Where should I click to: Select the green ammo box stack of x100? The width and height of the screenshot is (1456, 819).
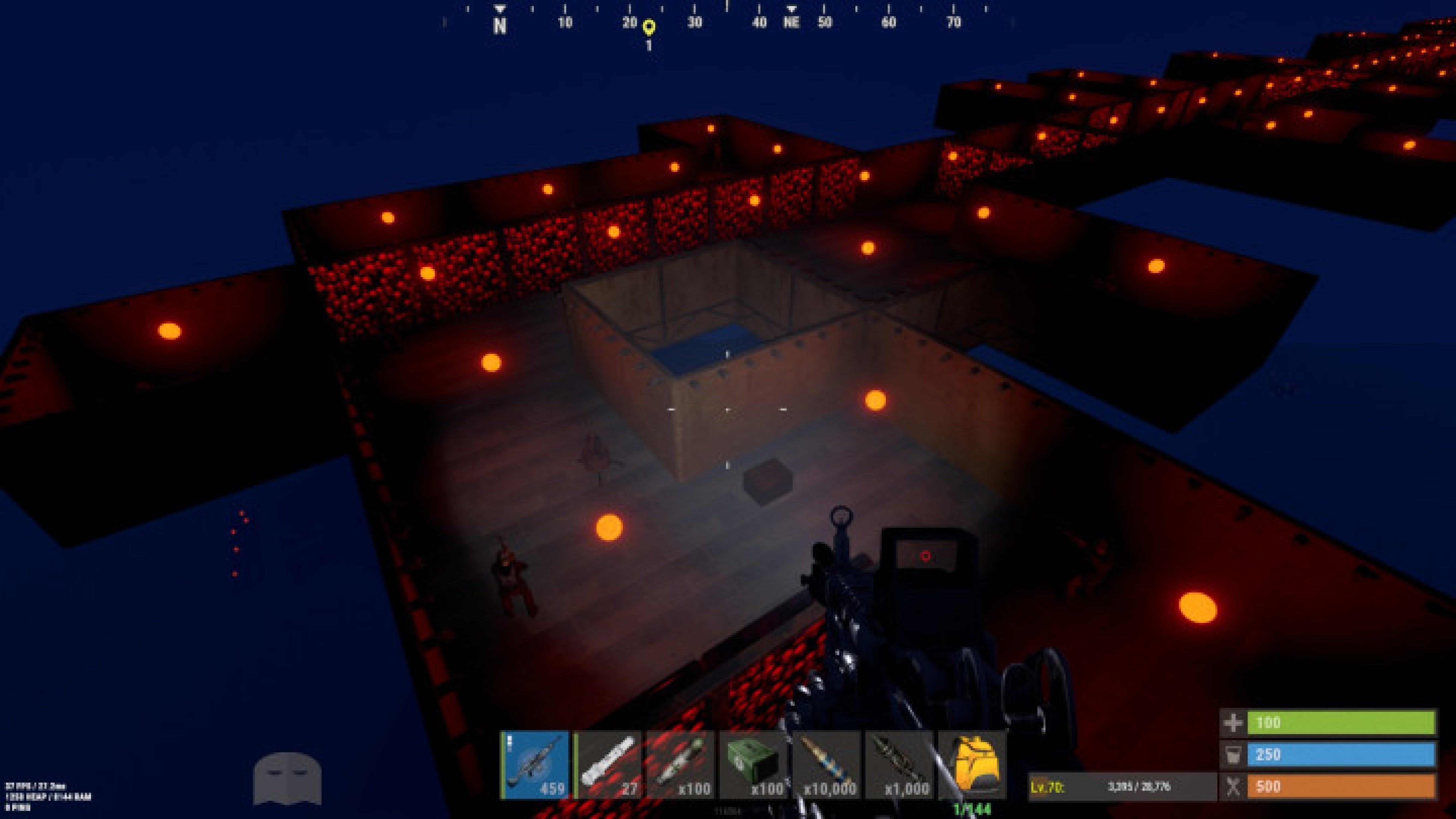[754, 763]
